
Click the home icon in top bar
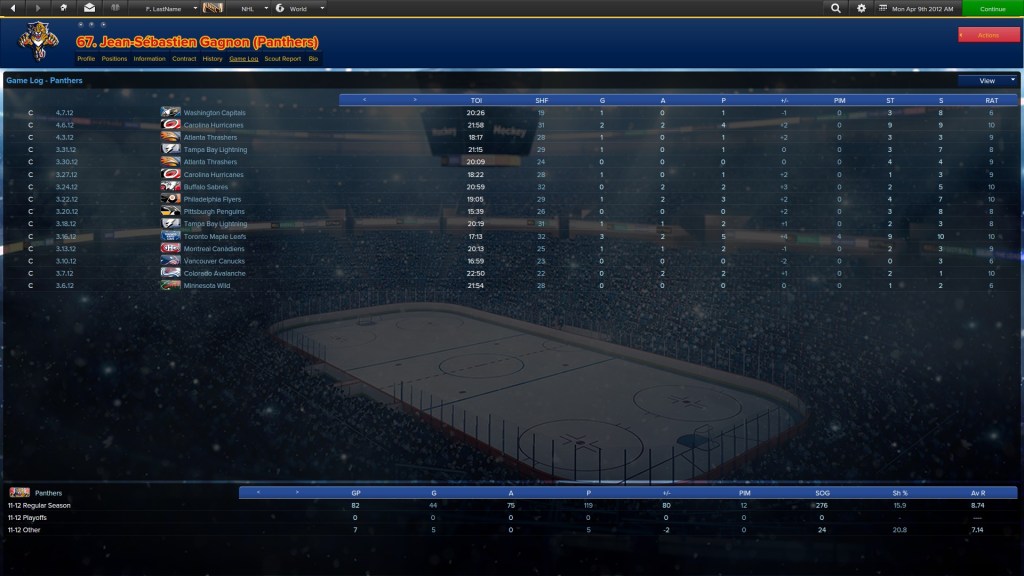pyautogui.click(x=64, y=8)
